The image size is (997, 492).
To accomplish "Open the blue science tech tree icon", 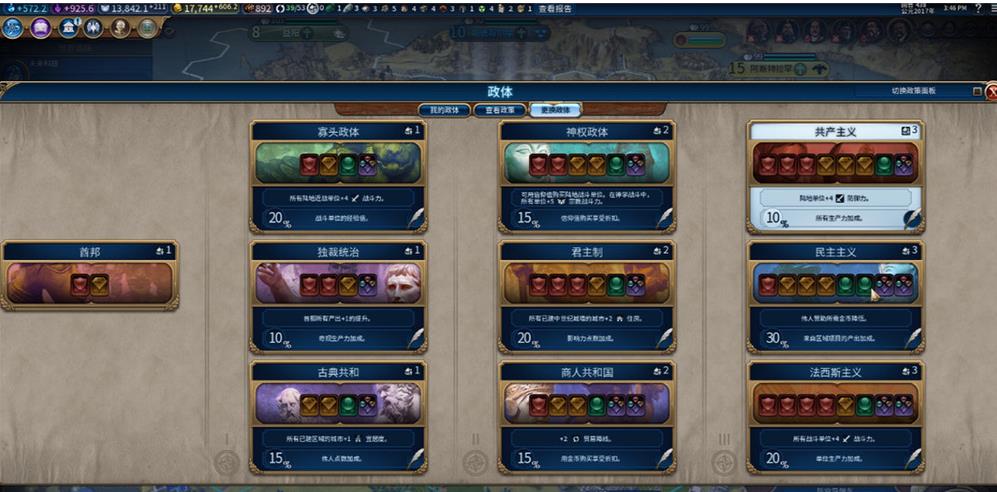I will pos(14,28).
